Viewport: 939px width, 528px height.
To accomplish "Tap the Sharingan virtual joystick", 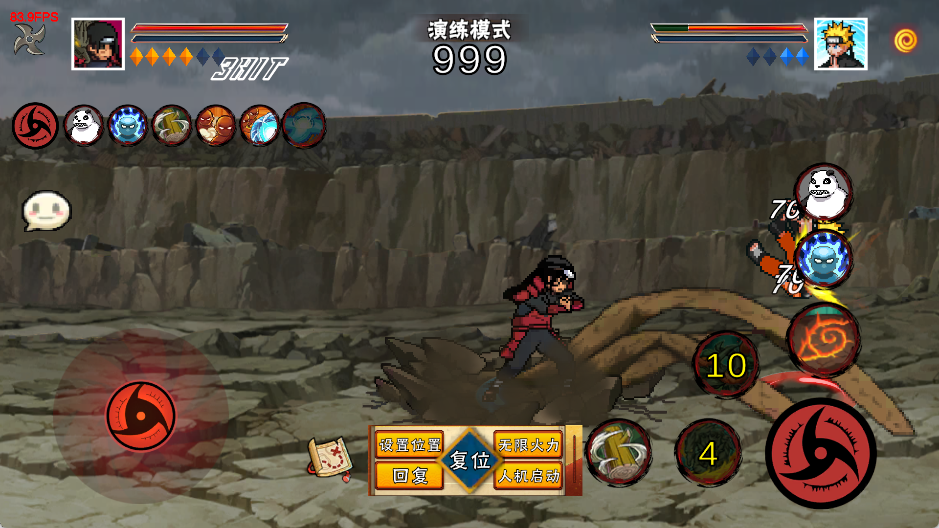I will pos(140,414).
